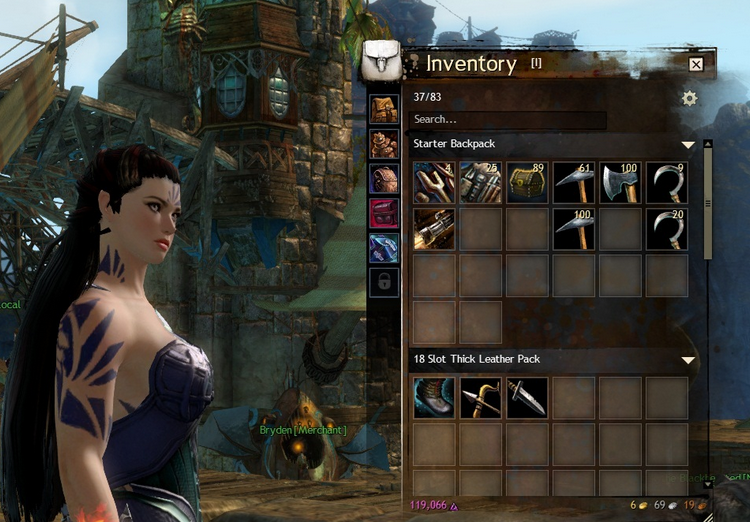Select the harvesting sickle with 20 uses
The height and width of the screenshot is (522, 750).
(666, 229)
